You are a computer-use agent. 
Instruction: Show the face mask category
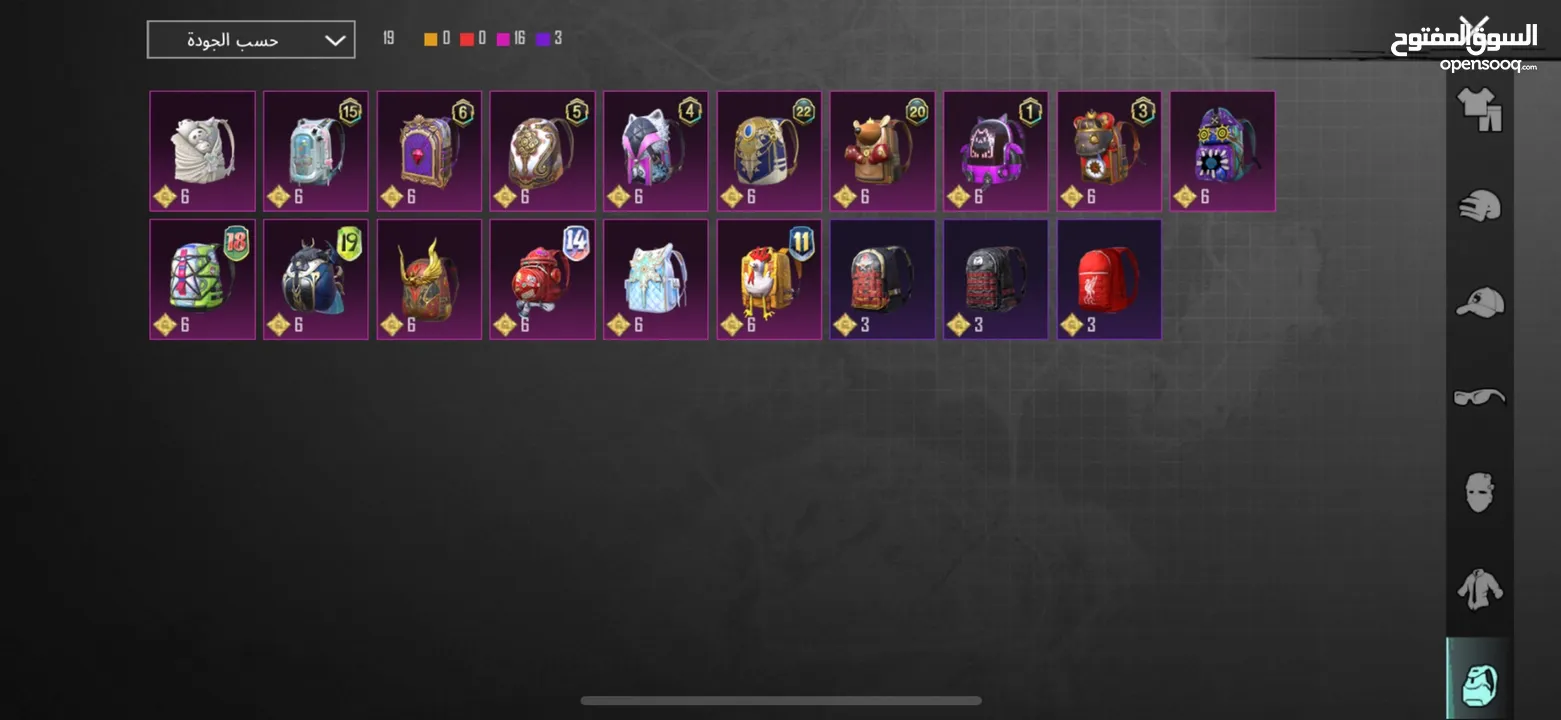click(x=1479, y=493)
